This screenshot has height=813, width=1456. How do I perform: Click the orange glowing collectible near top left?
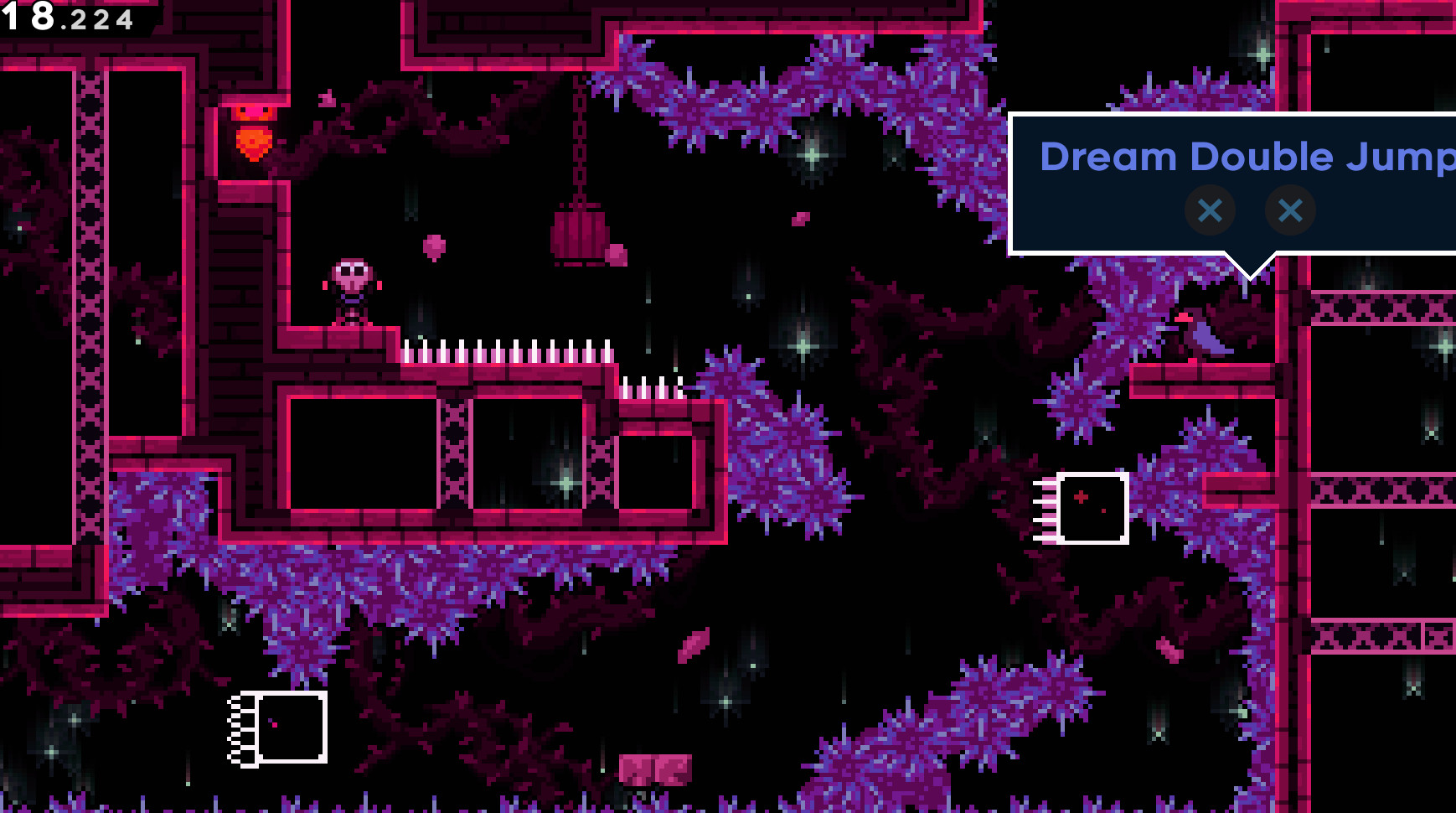254,141
